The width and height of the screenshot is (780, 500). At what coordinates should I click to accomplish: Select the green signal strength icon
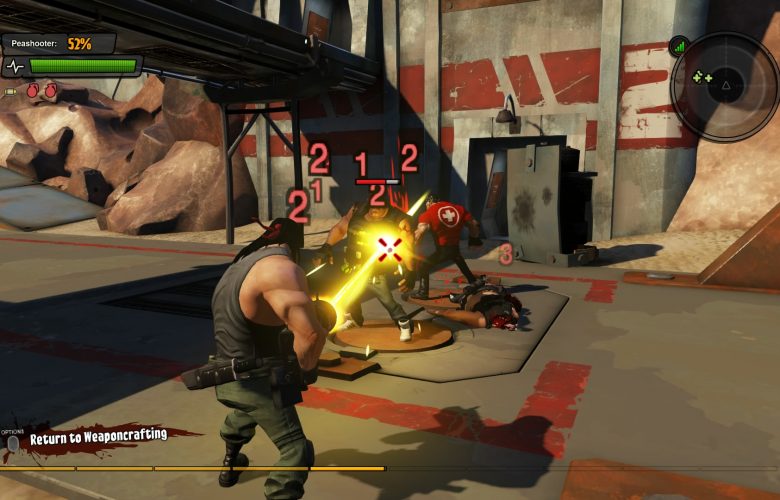click(x=680, y=46)
